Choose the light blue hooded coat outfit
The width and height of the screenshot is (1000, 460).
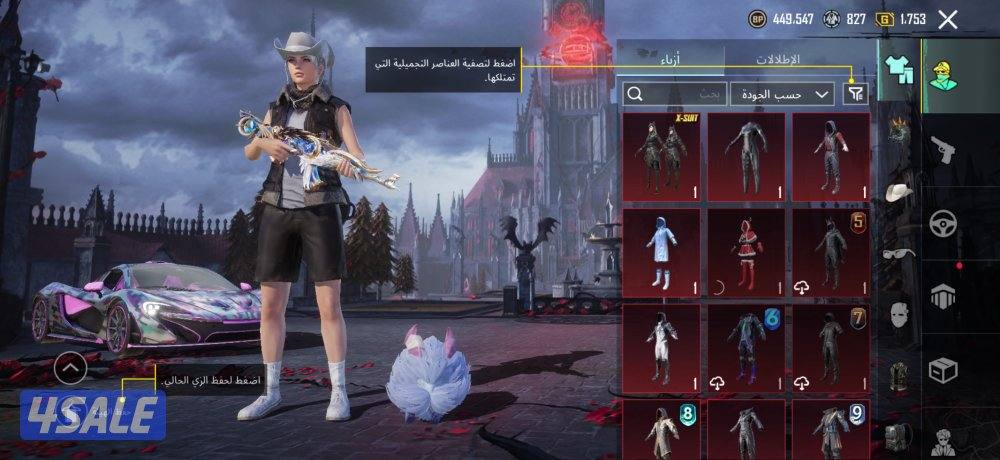(x=661, y=248)
